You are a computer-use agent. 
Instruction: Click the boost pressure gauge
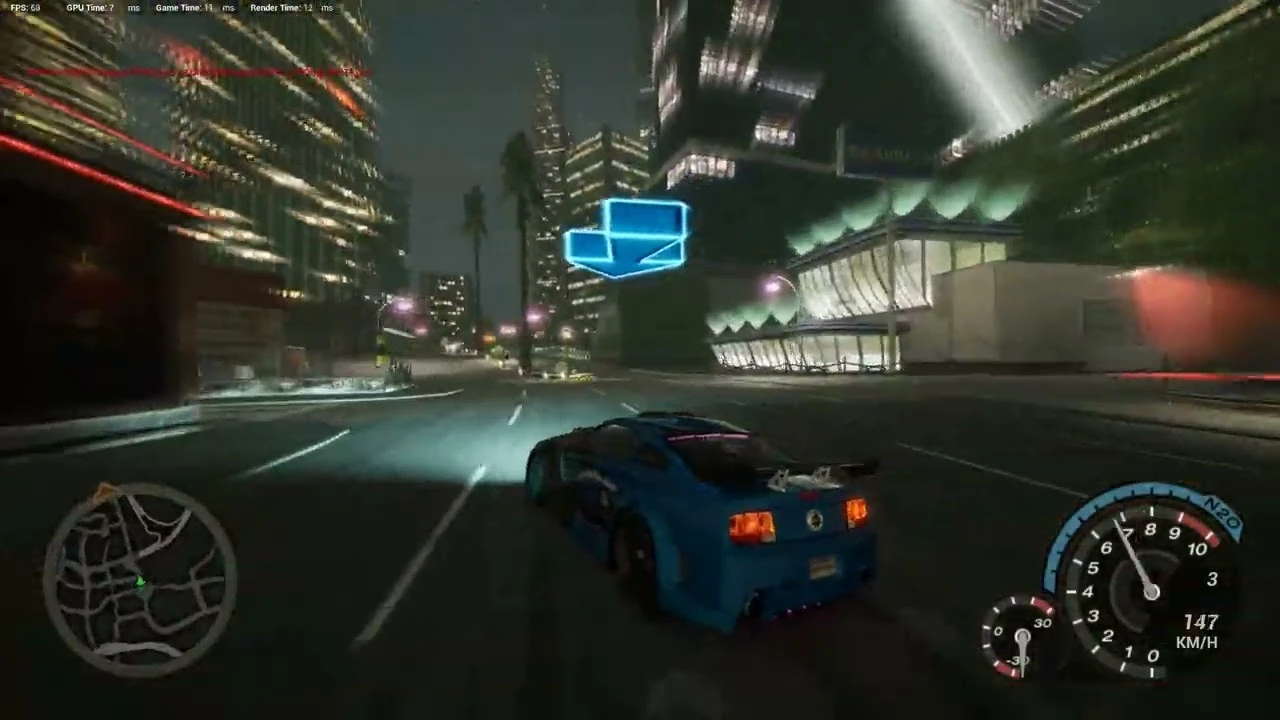click(1022, 638)
